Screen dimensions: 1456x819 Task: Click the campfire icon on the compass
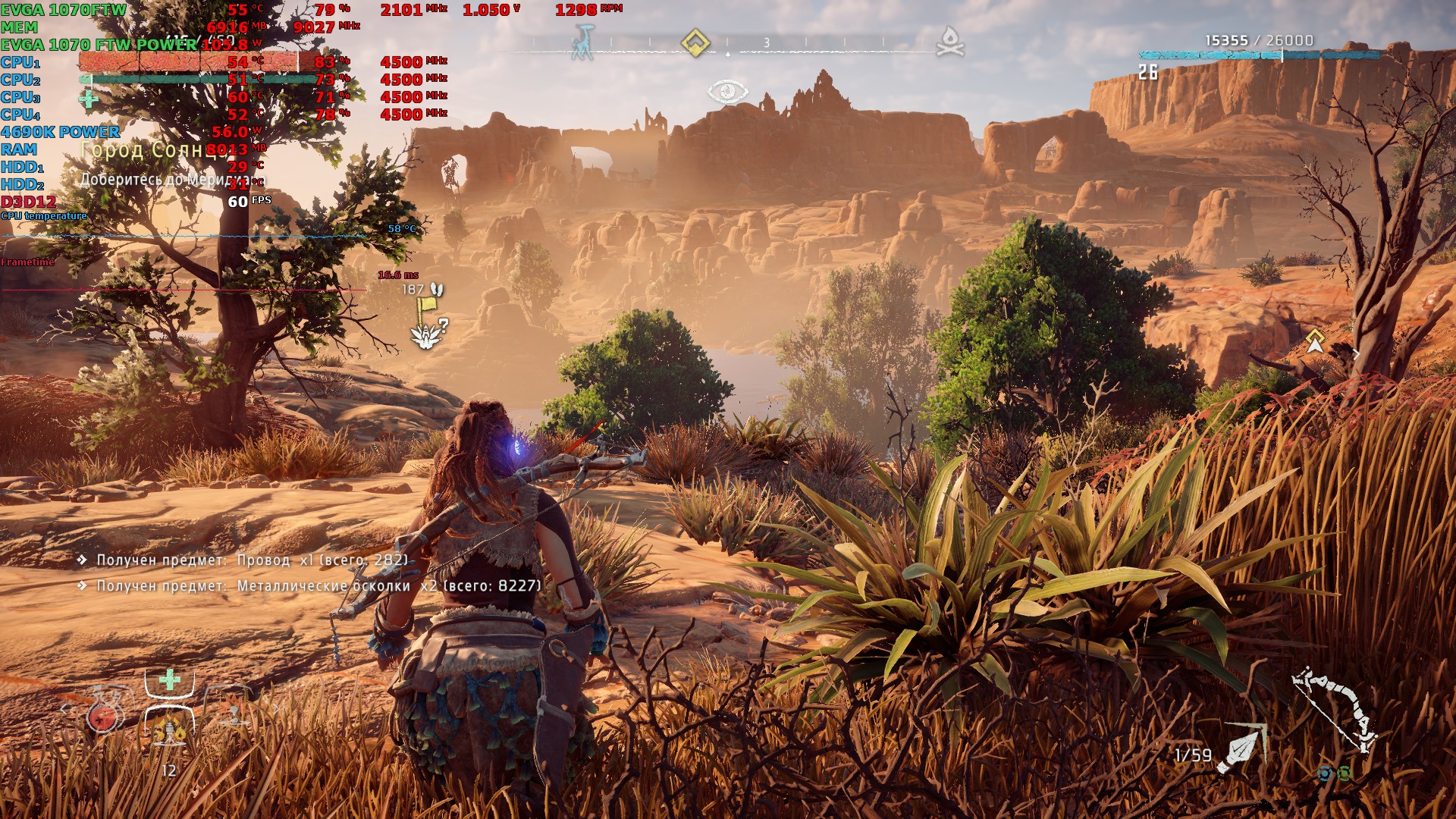click(949, 42)
